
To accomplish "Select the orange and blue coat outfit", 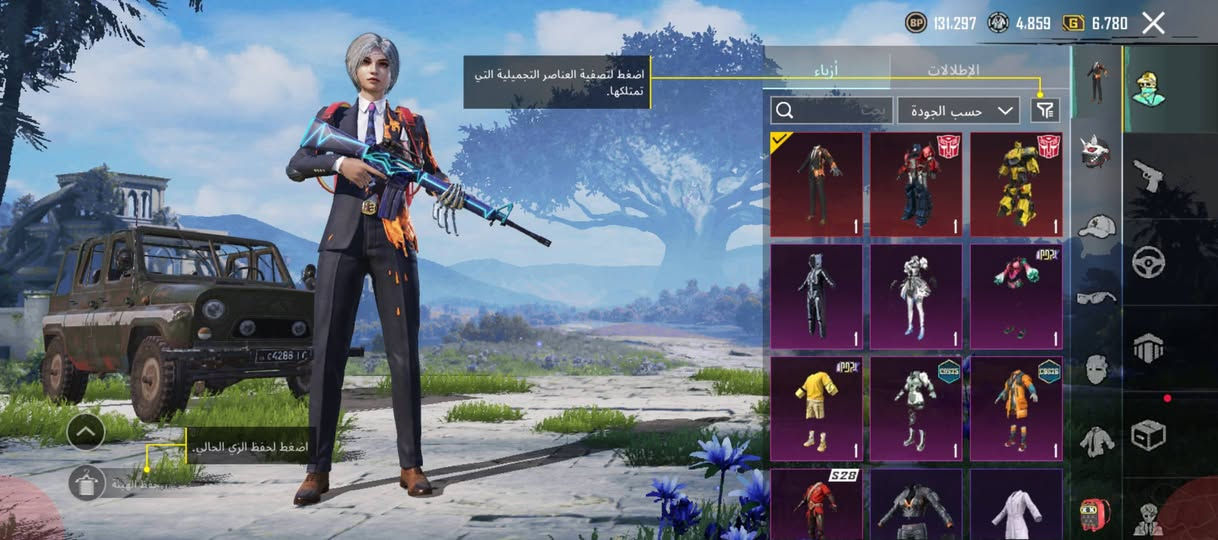I will point(1016,409).
